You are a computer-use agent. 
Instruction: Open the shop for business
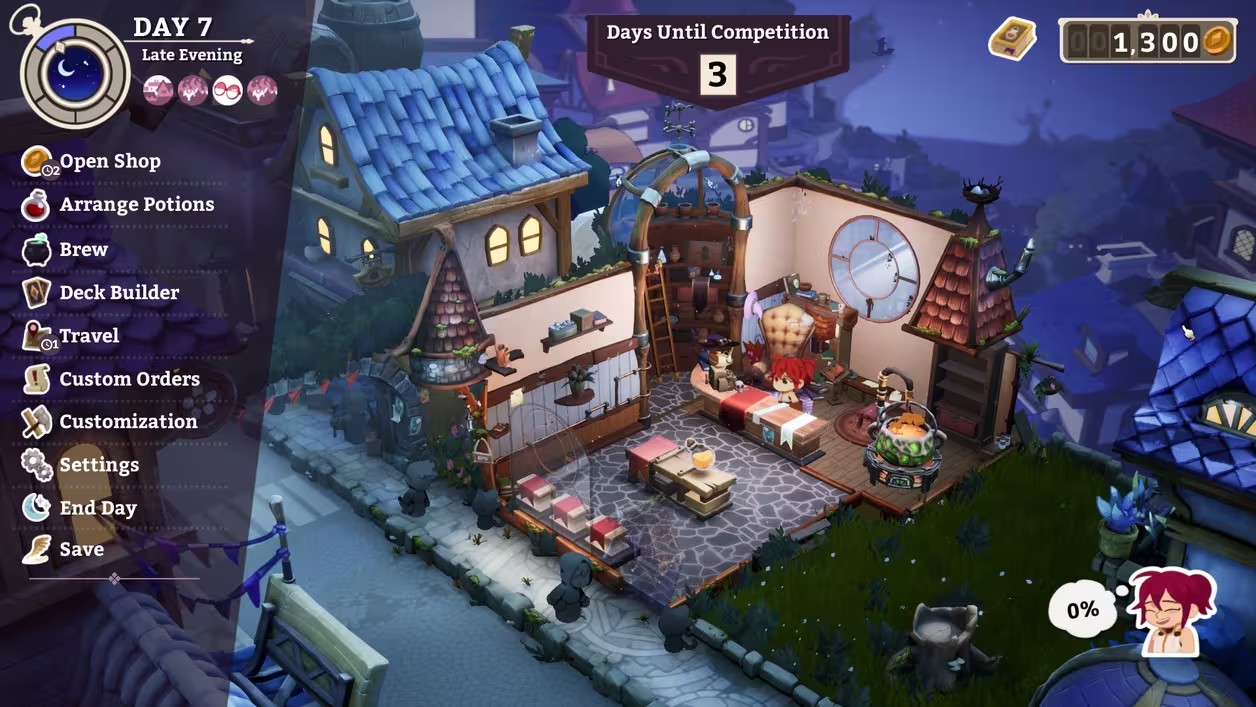click(109, 161)
